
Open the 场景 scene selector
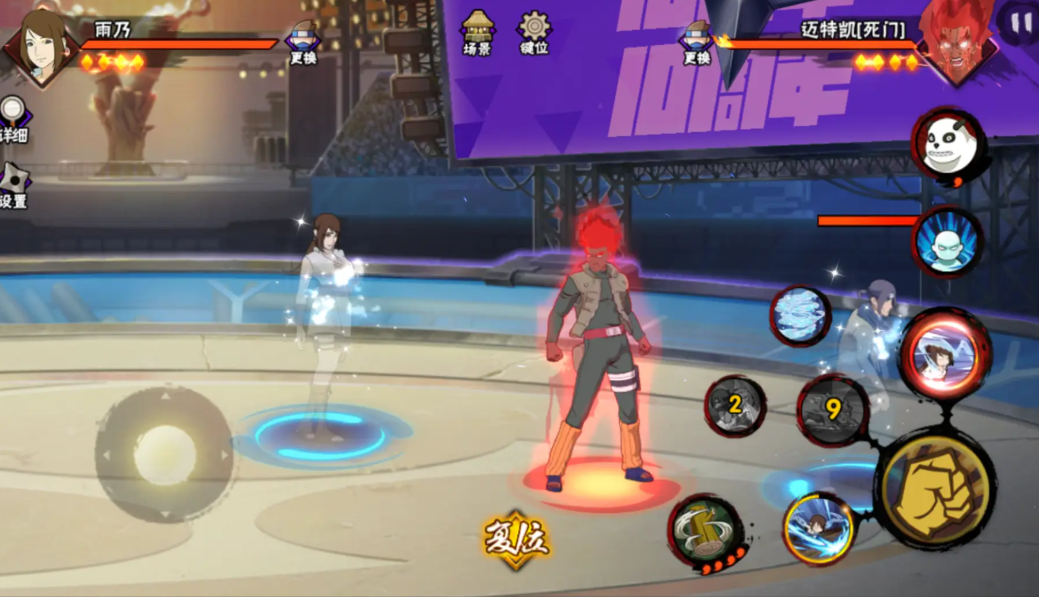(477, 32)
